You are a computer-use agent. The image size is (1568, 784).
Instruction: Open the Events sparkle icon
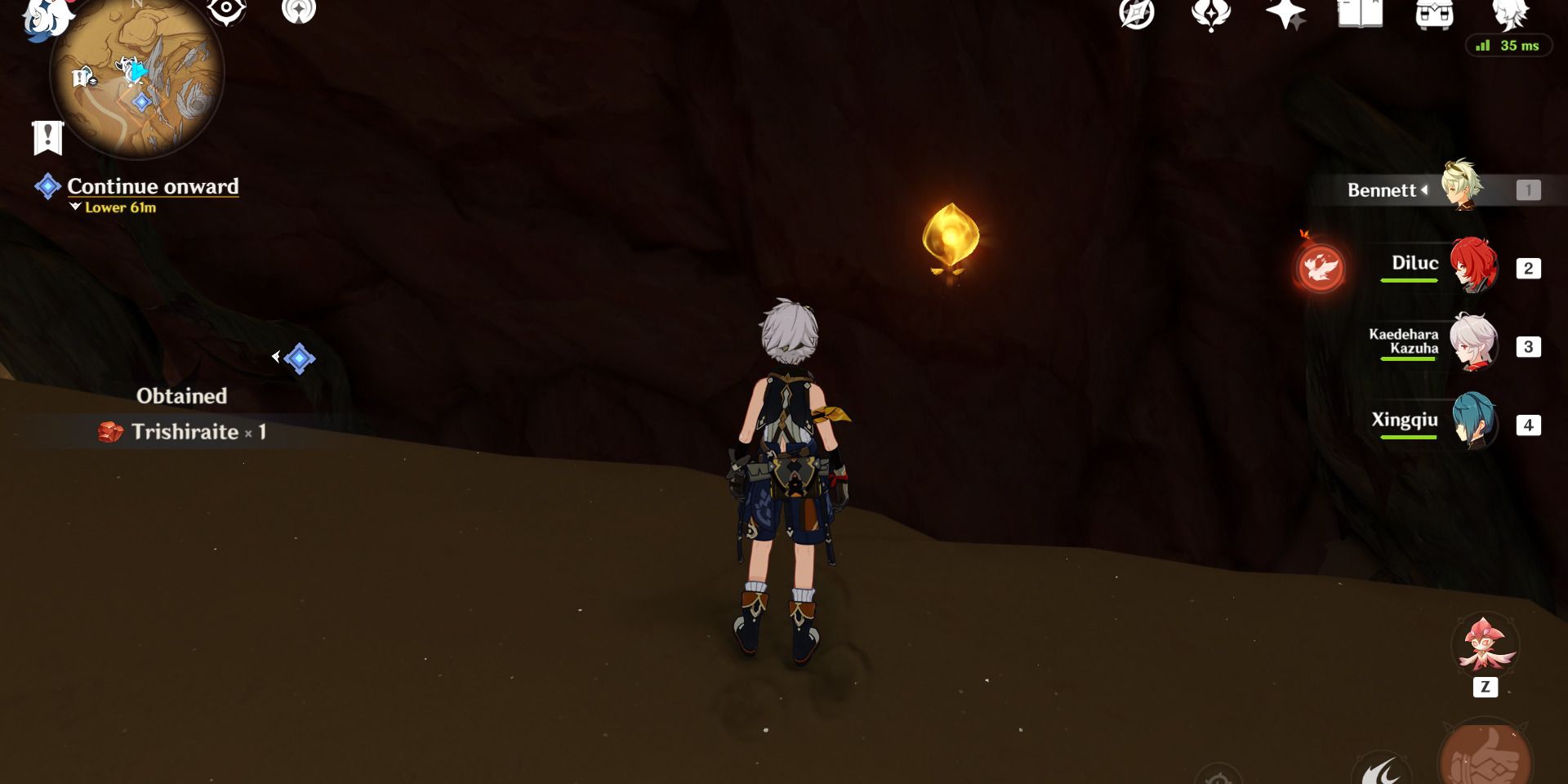pos(1285,14)
